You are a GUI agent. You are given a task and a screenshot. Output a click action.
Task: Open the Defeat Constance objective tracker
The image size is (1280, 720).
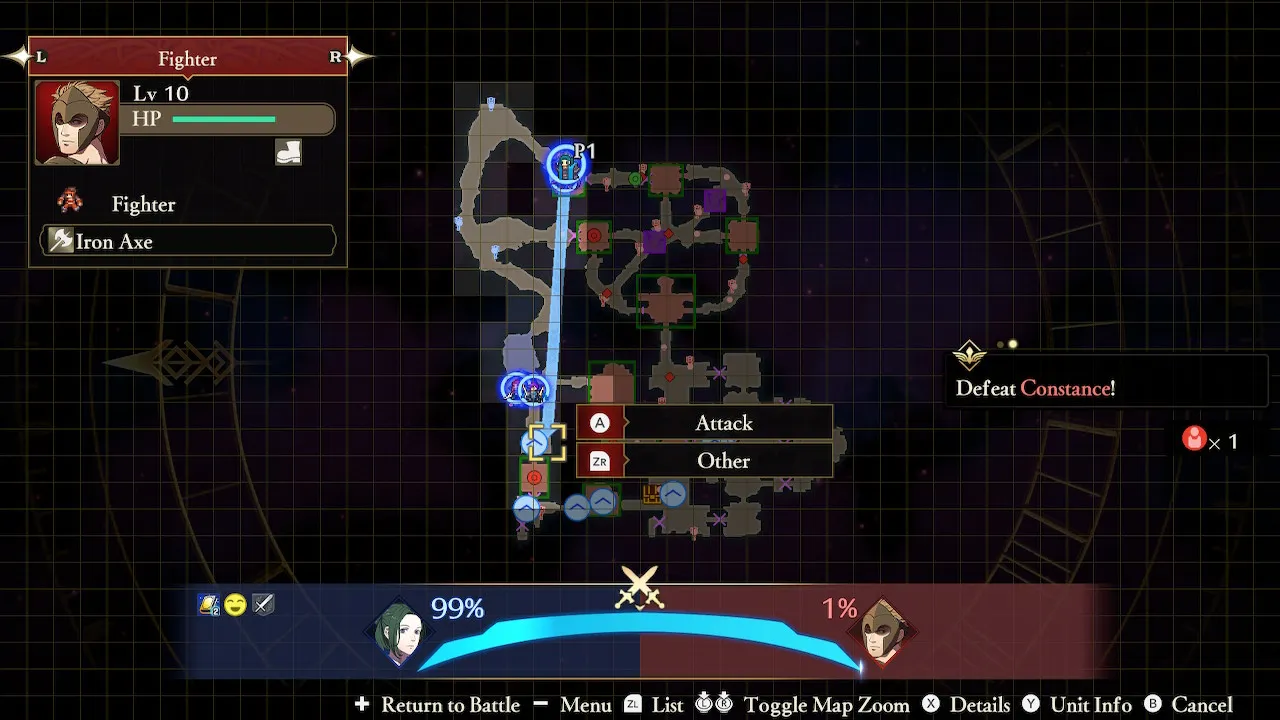click(x=1035, y=388)
